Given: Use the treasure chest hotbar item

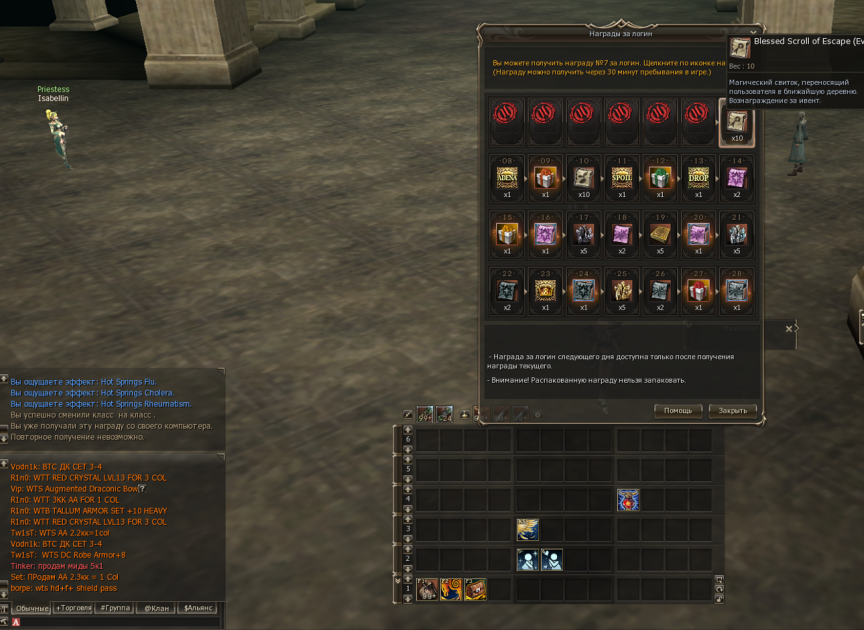Looking at the screenshot, I should (x=475, y=589).
